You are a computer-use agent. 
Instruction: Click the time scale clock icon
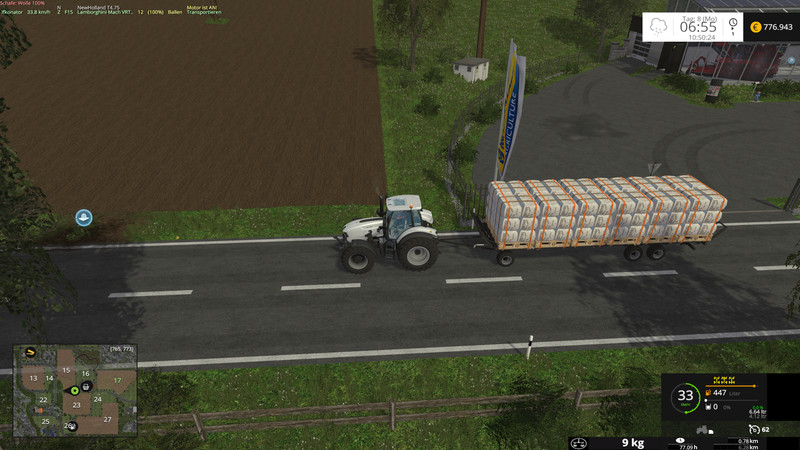(733, 26)
